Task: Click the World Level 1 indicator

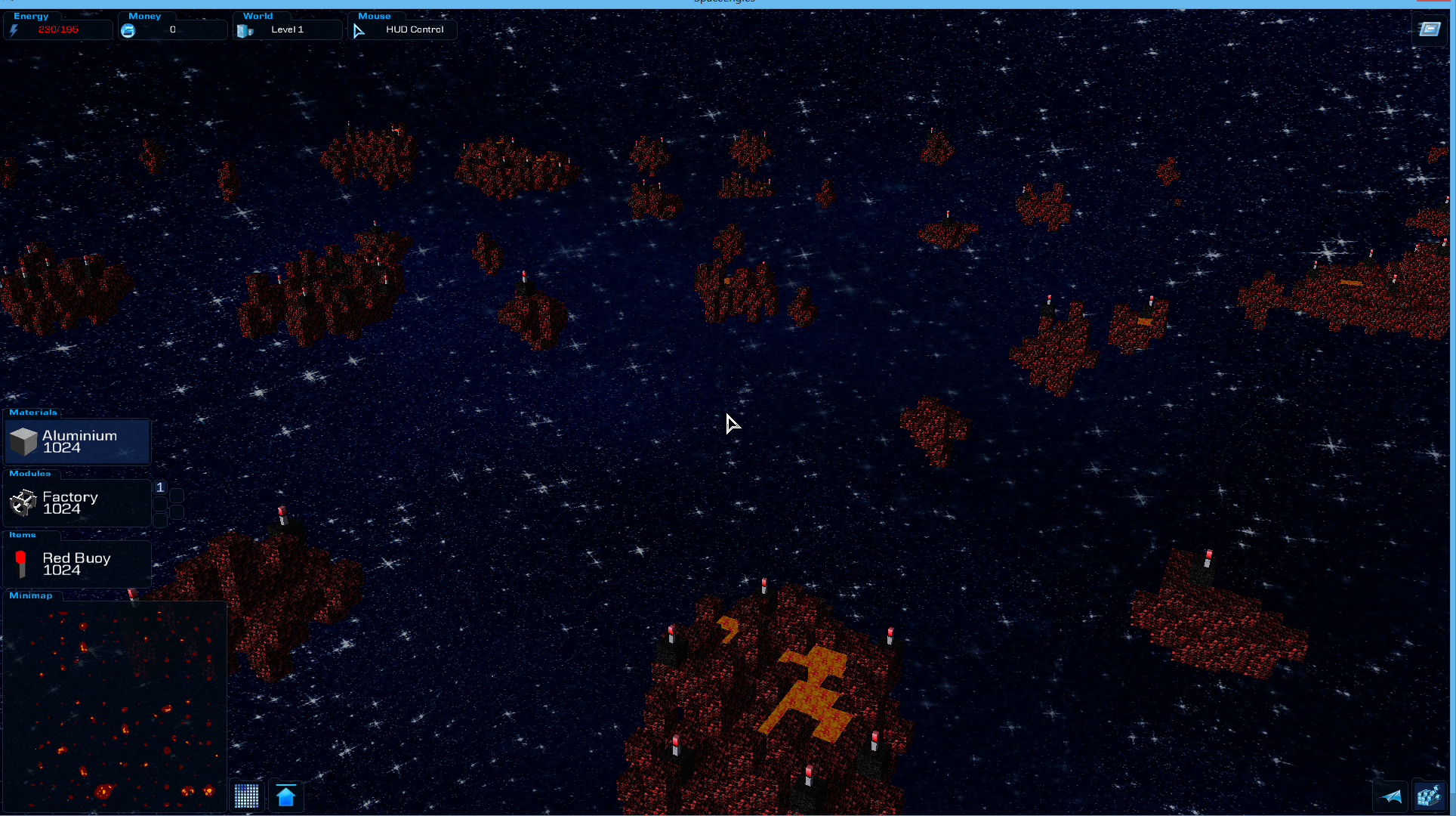Action: [287, 29]
